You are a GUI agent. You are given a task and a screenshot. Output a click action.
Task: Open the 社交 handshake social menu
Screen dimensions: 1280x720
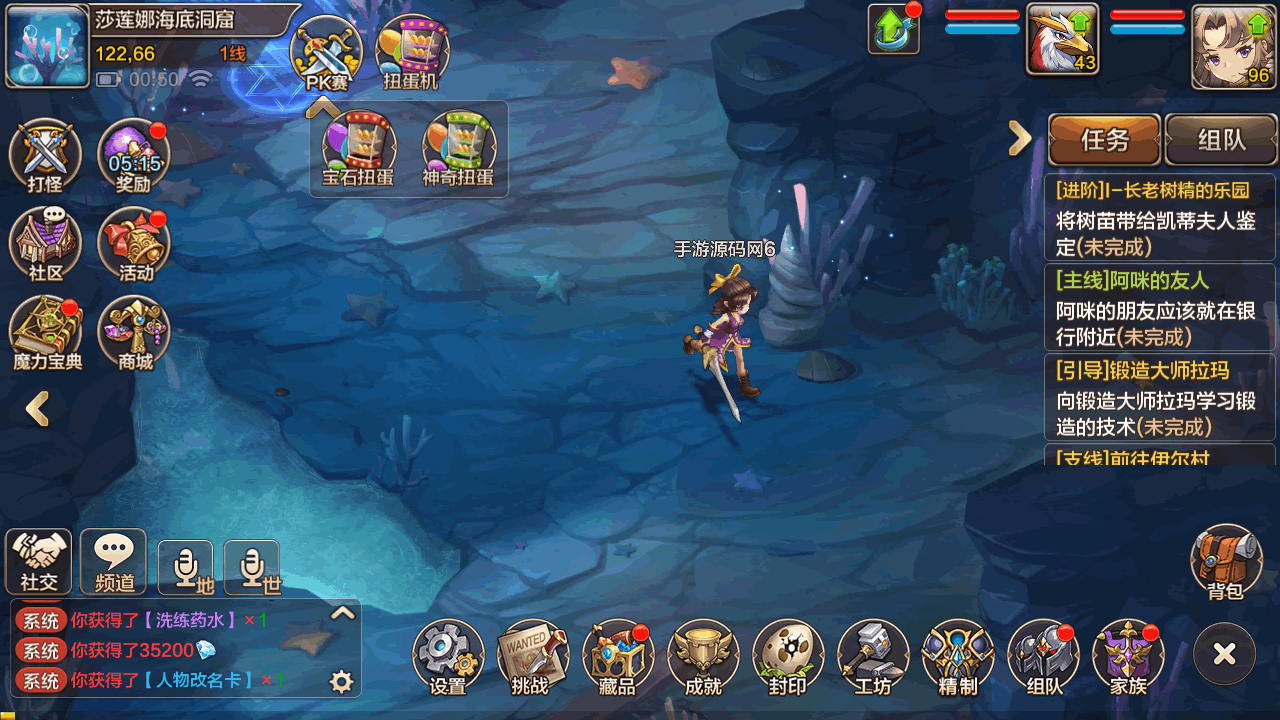(39, 561)
